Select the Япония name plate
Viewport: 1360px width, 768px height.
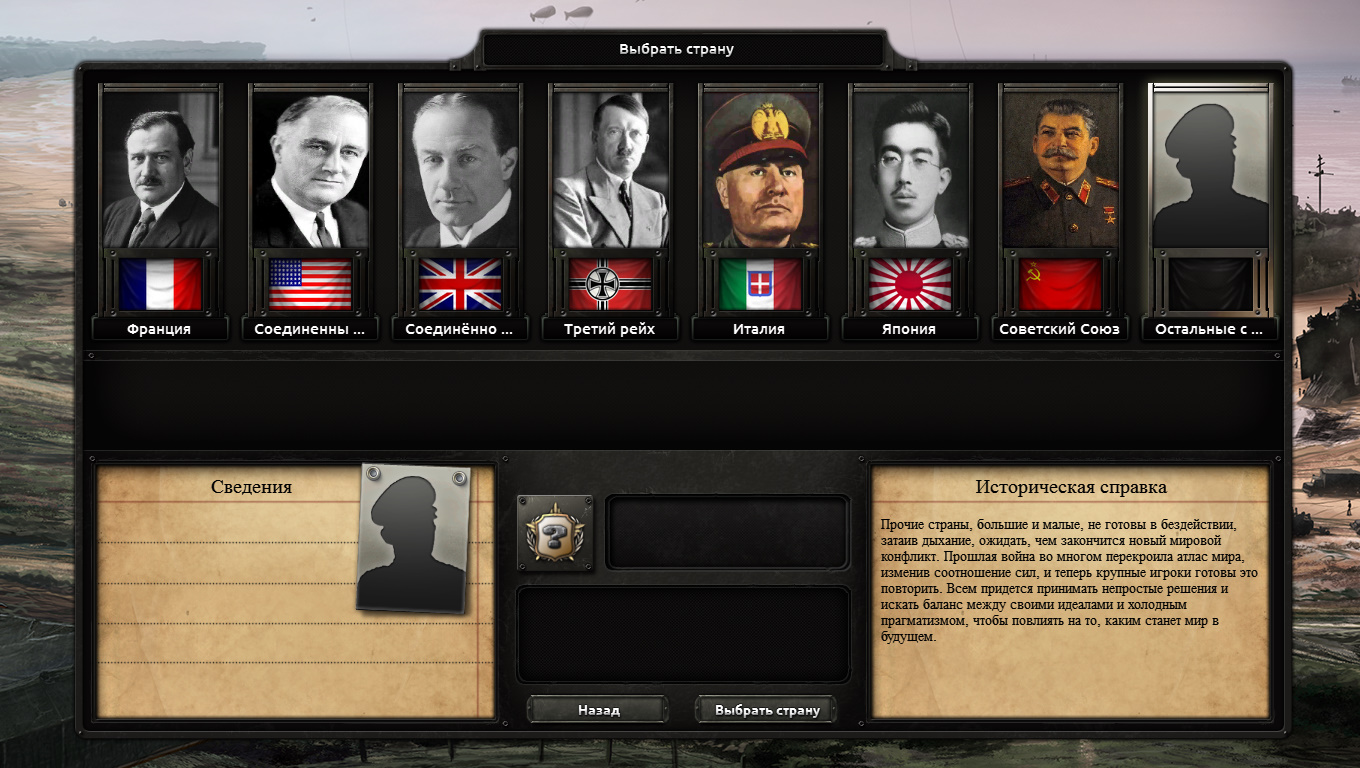[909, 328]
